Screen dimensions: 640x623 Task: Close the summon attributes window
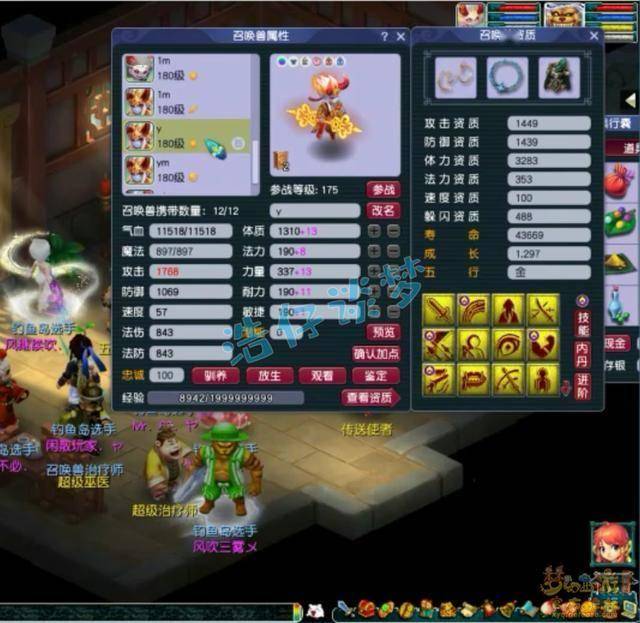click(x=400, y=36)
